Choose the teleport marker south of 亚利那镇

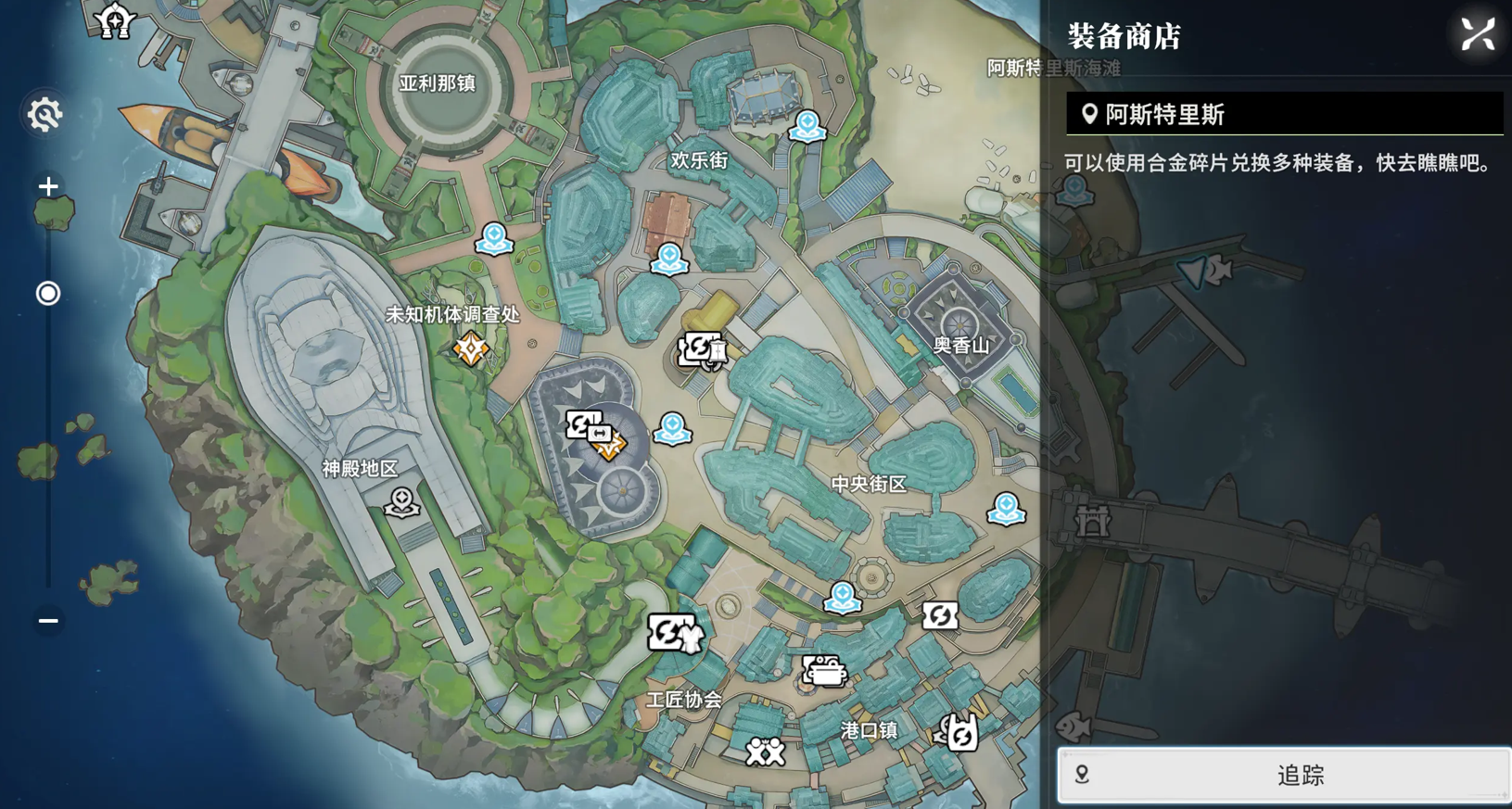pyautogui.click(x=494, y=238)
